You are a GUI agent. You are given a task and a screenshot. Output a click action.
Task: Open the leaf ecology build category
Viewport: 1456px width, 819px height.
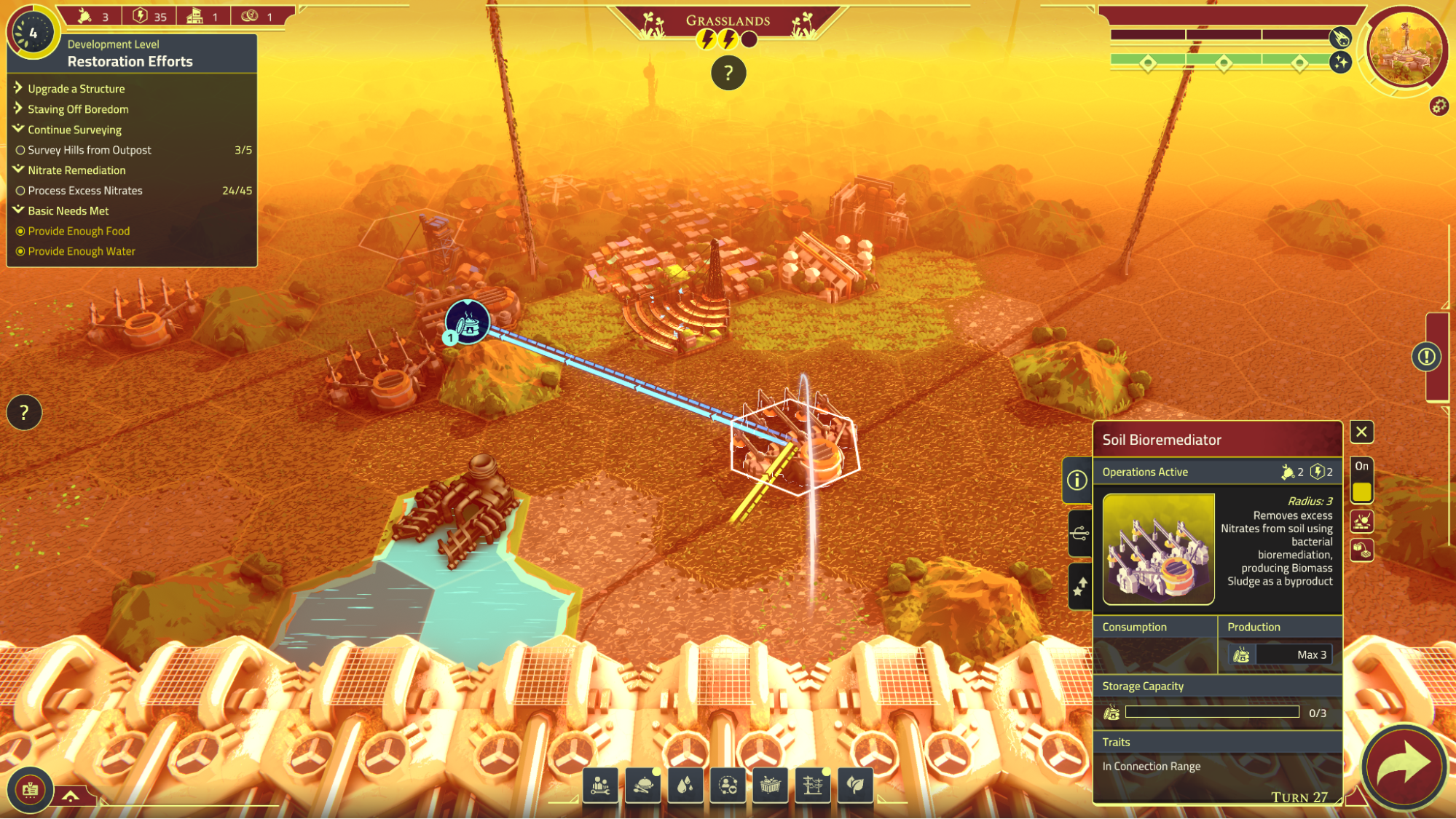[x=855, y=786]
